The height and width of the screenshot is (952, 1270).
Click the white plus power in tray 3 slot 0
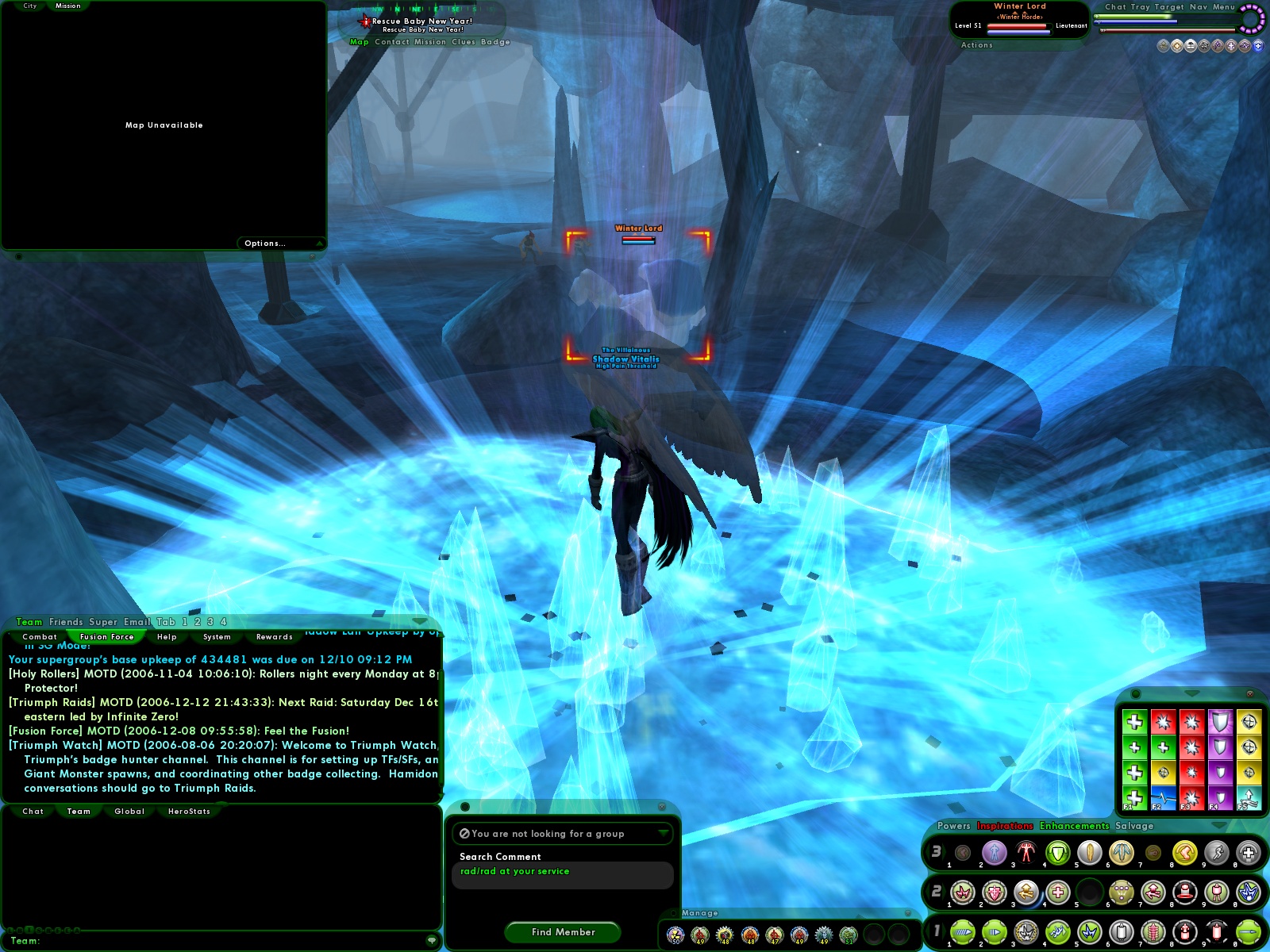(x=1247, y=852)
